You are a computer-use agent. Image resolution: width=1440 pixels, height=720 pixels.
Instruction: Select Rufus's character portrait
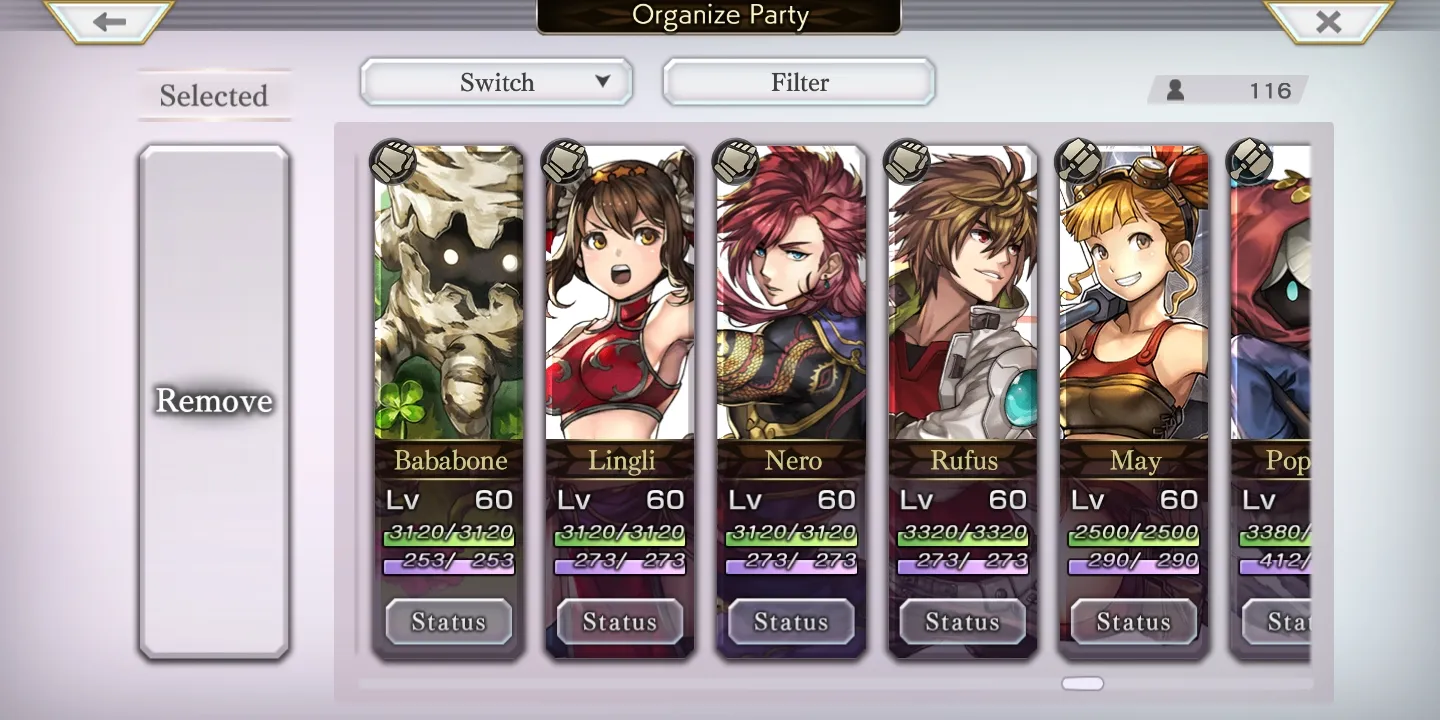(x=963, y=292)
